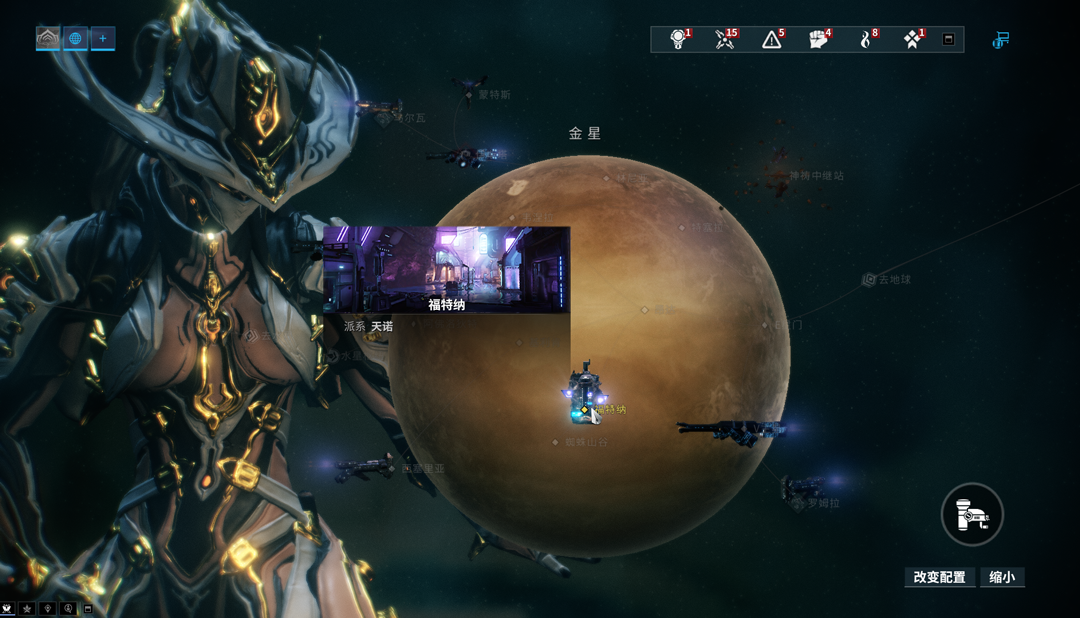Open the warning triangle alerts tab
Image resolution: width=1080 pixels, height=618 pixels.
point(772,39)
